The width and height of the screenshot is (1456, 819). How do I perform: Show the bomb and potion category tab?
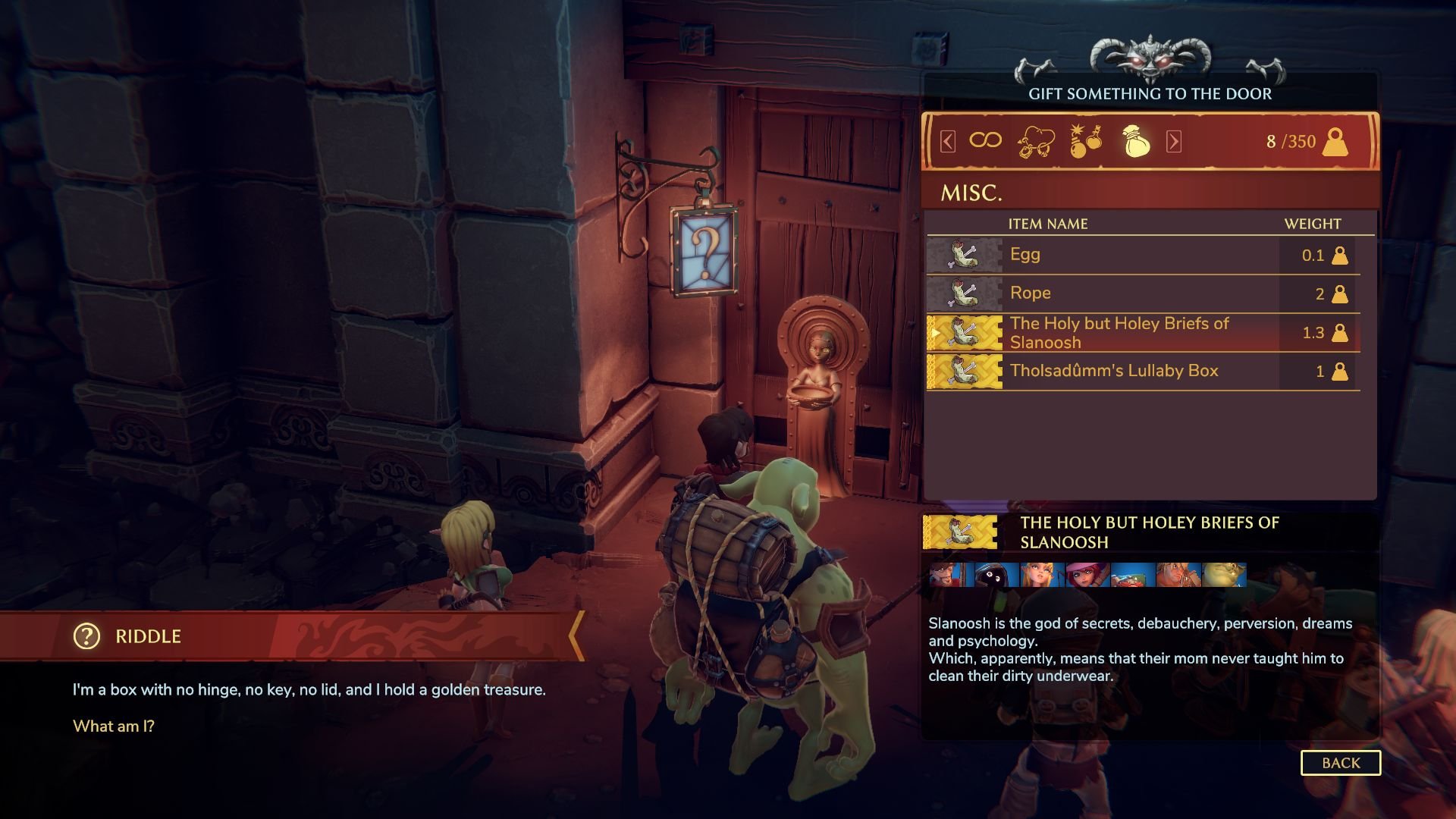[x=1085, y=141]
